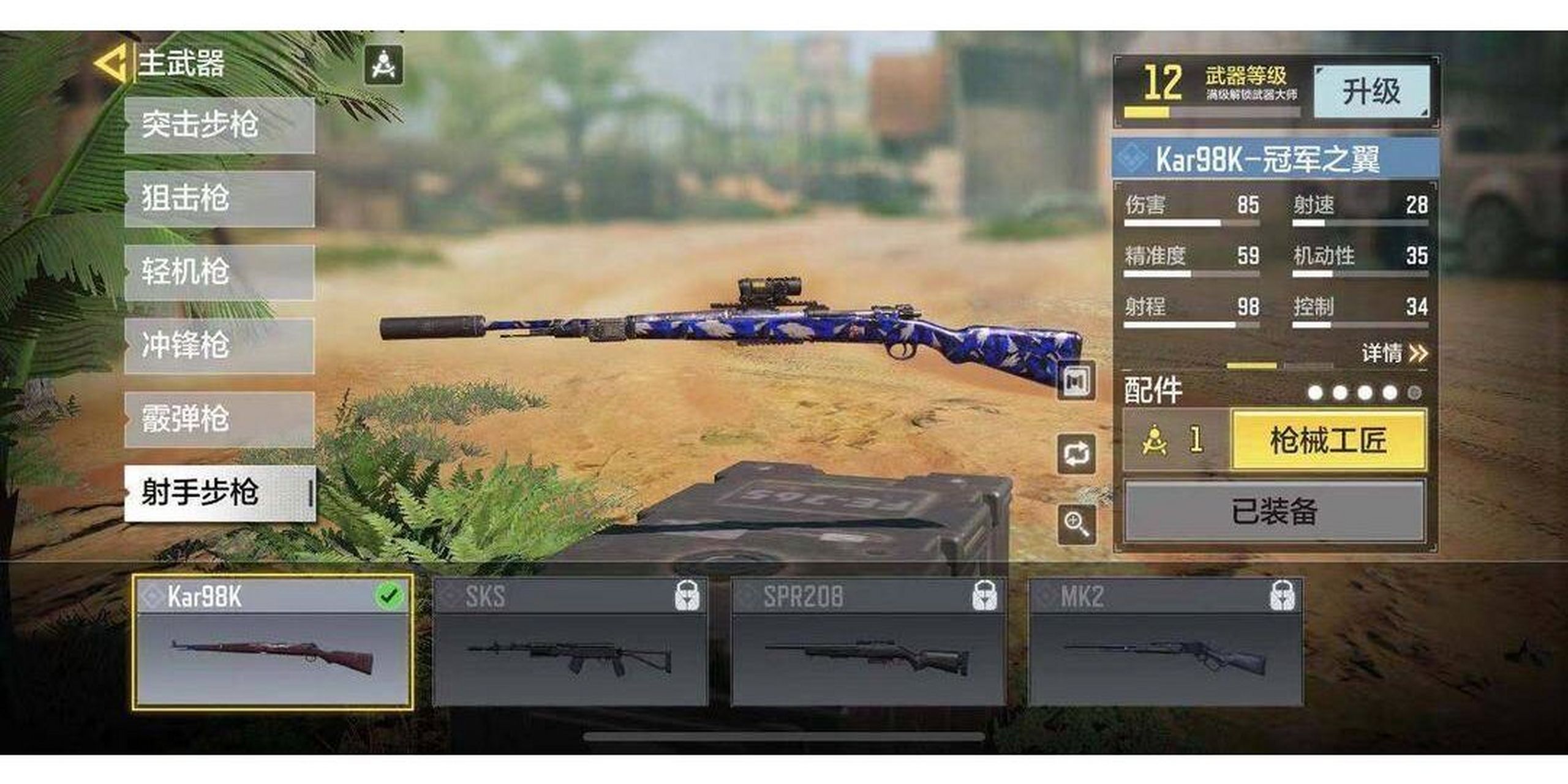Viewport: 1568px width, 784px height.
Task: Click the circular arrows swap icon
Action: [1076, 454]
